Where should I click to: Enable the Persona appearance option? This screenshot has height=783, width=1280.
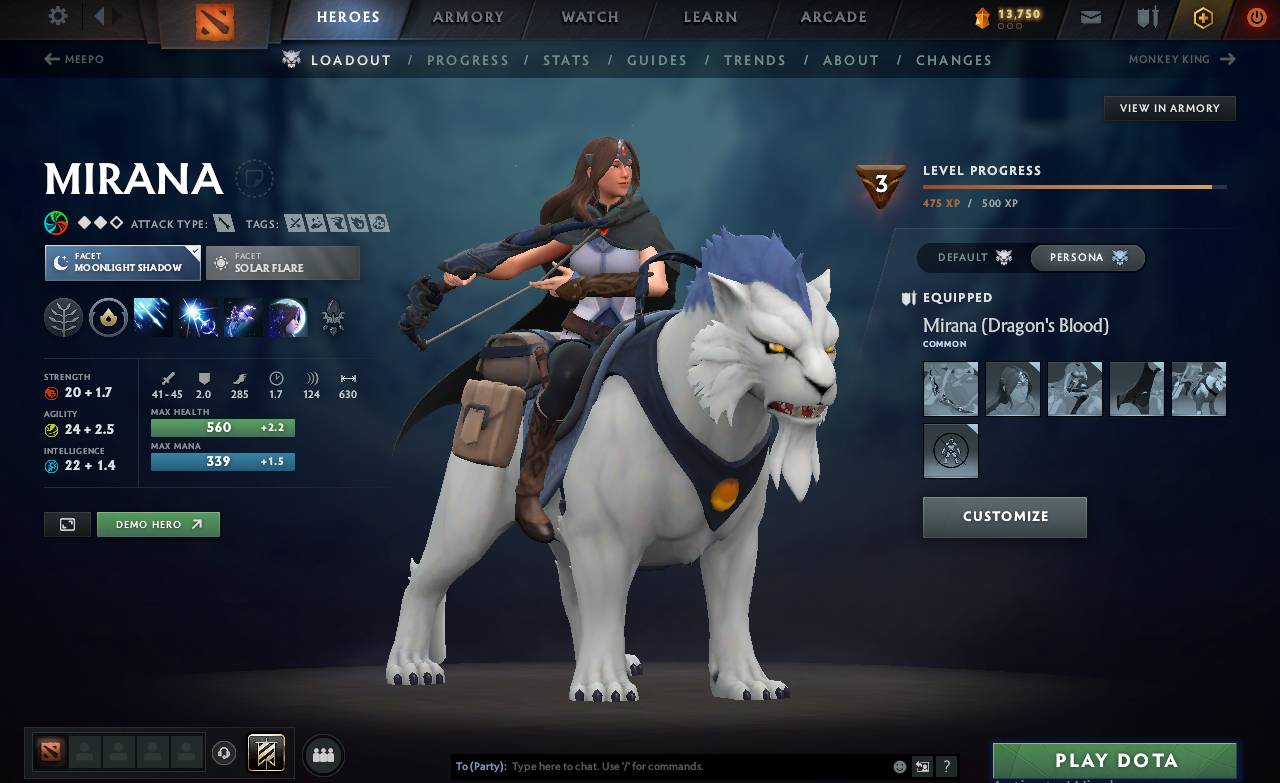pyautogui.click(x=1088, y=257)
